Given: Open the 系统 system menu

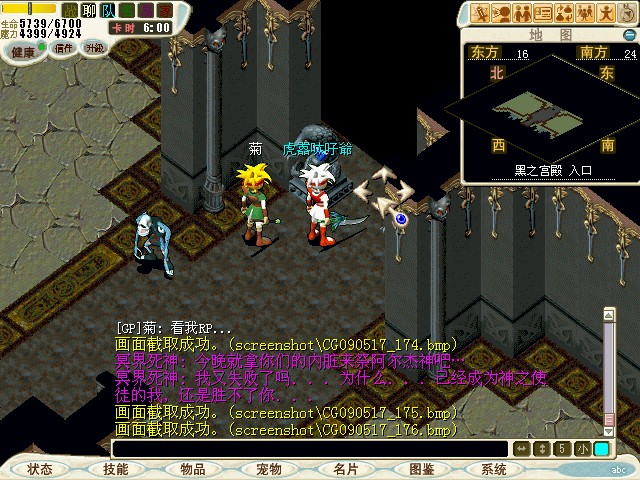Looking at the screenshot, I should [x=494, y=469].
